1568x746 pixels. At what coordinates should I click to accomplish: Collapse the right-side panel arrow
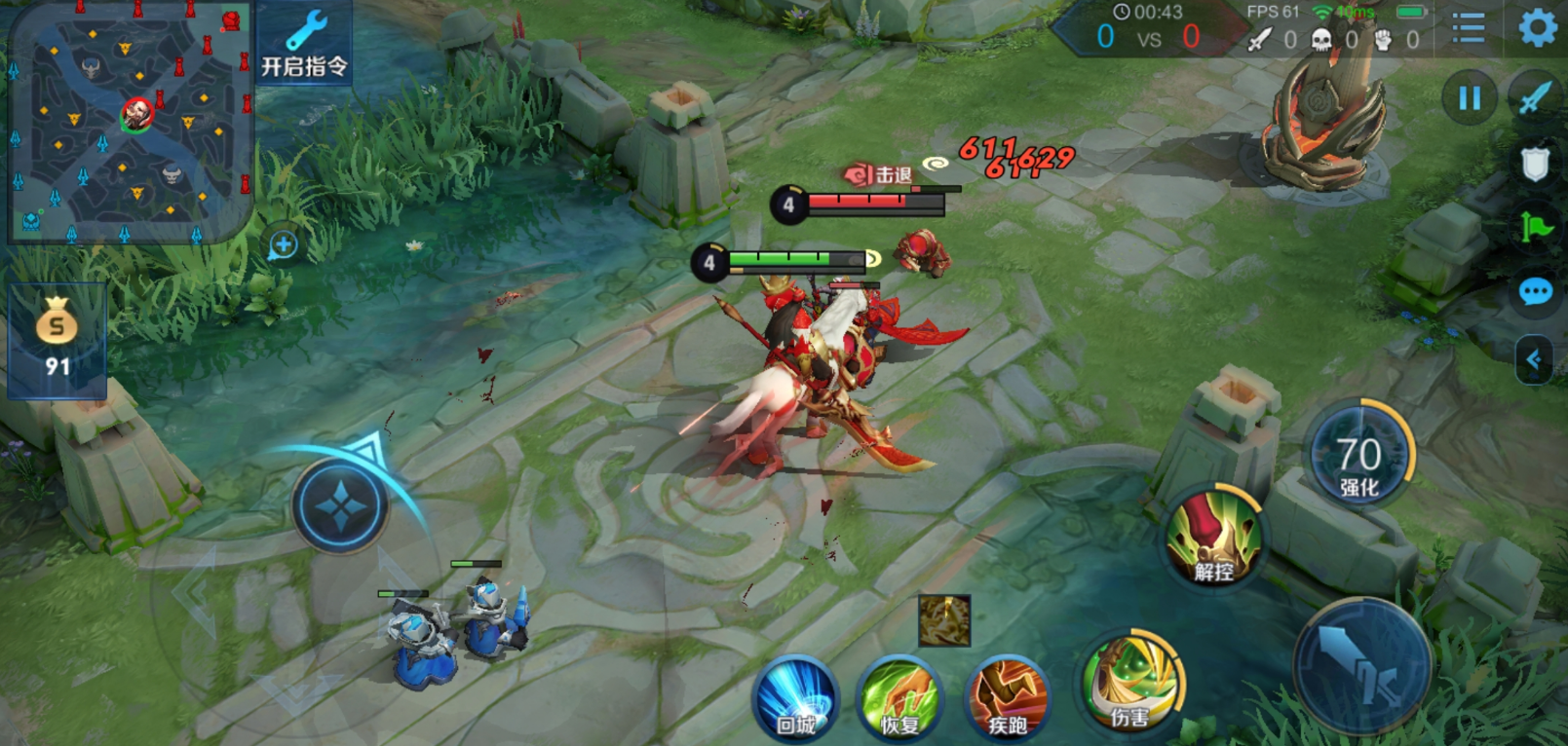pyautogui.click(x=1534, y=360)
